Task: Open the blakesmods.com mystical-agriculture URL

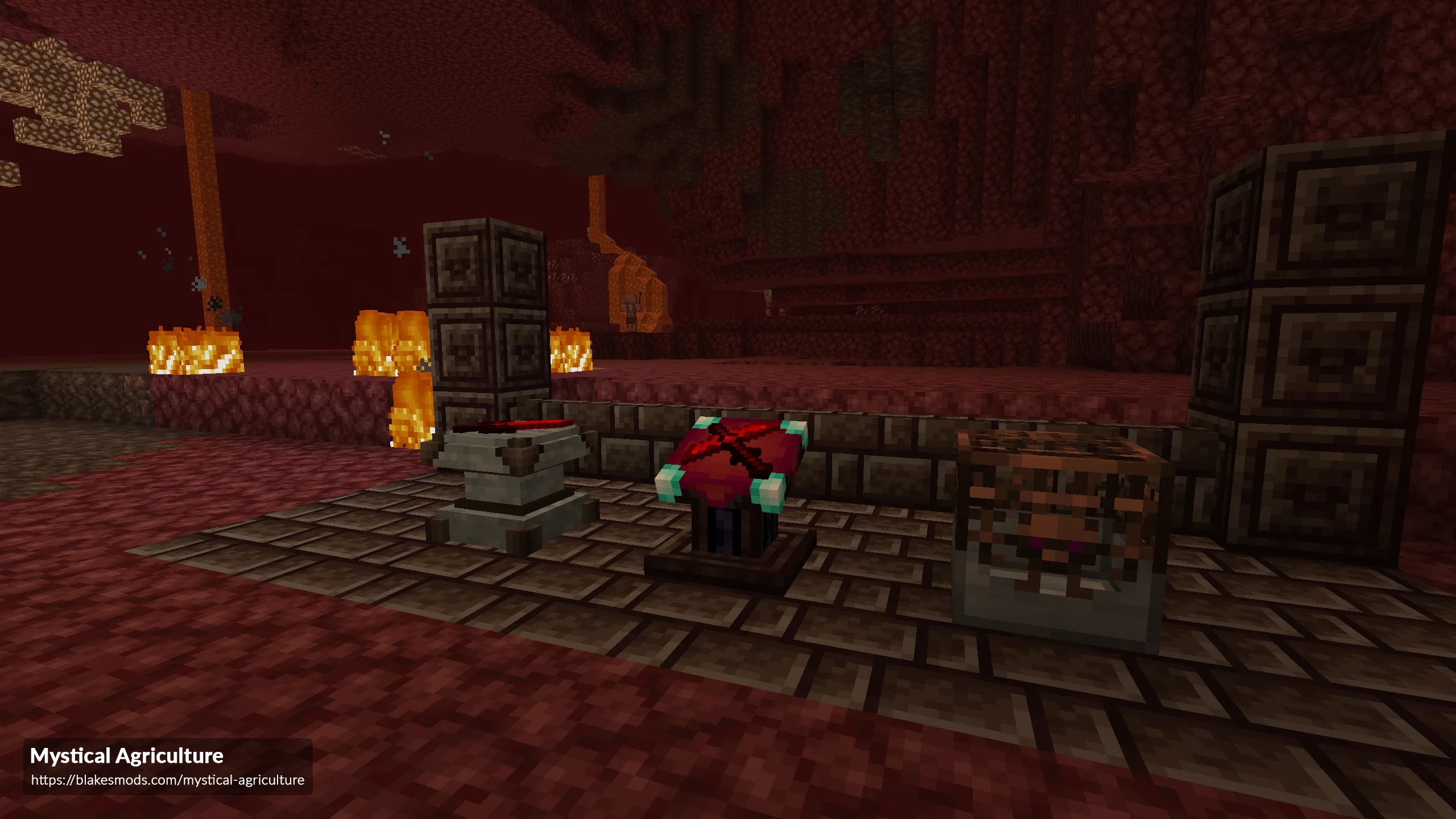Action: (167, 780)
